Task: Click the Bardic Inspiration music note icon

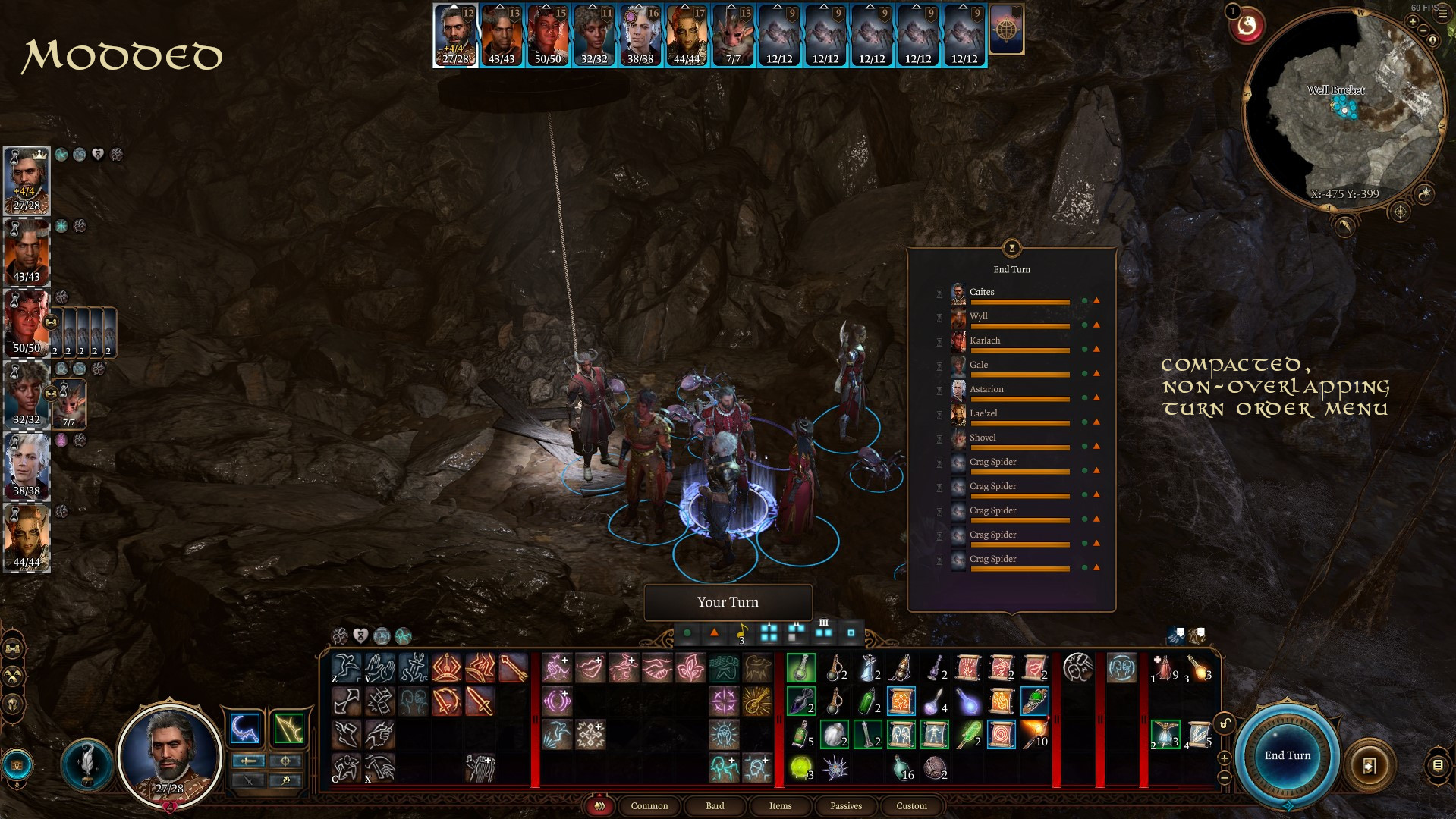Action: (x=743, y=632)
